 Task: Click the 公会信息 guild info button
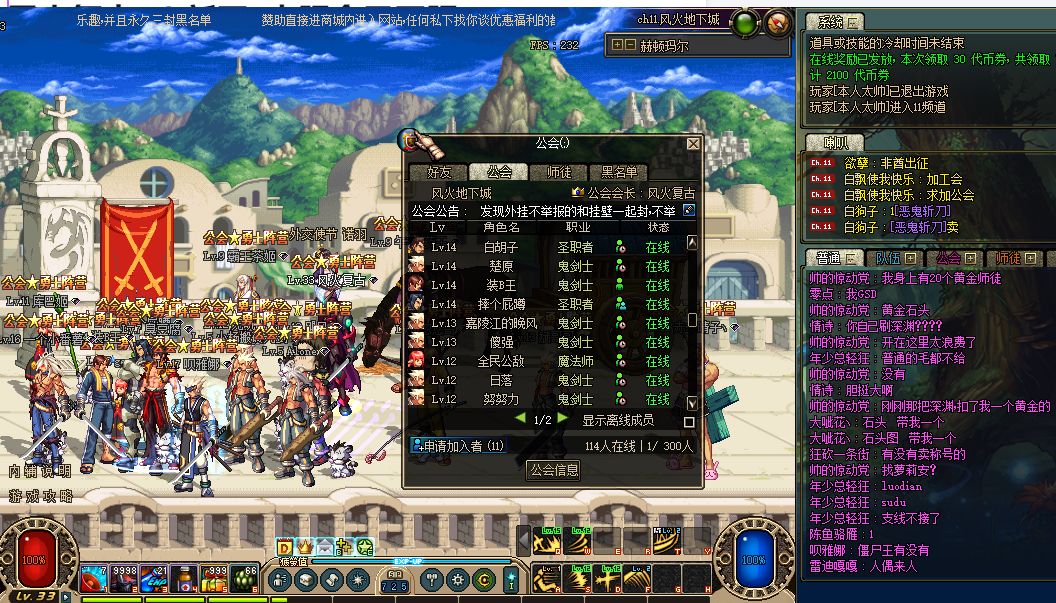[x=553, y=469]
